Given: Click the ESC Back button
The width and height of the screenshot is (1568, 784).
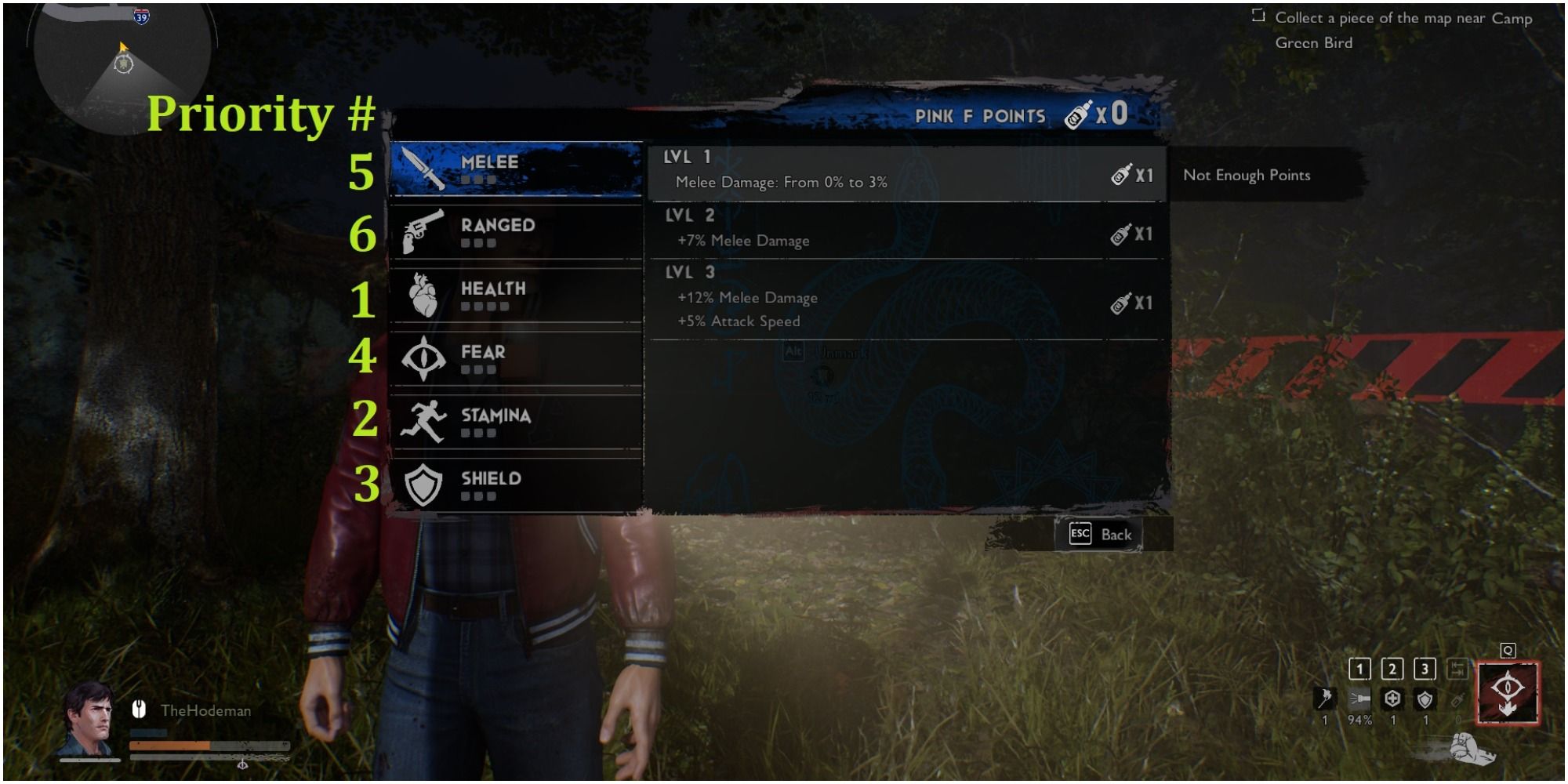Looking at the screenshot, I should coord(1098,534).
